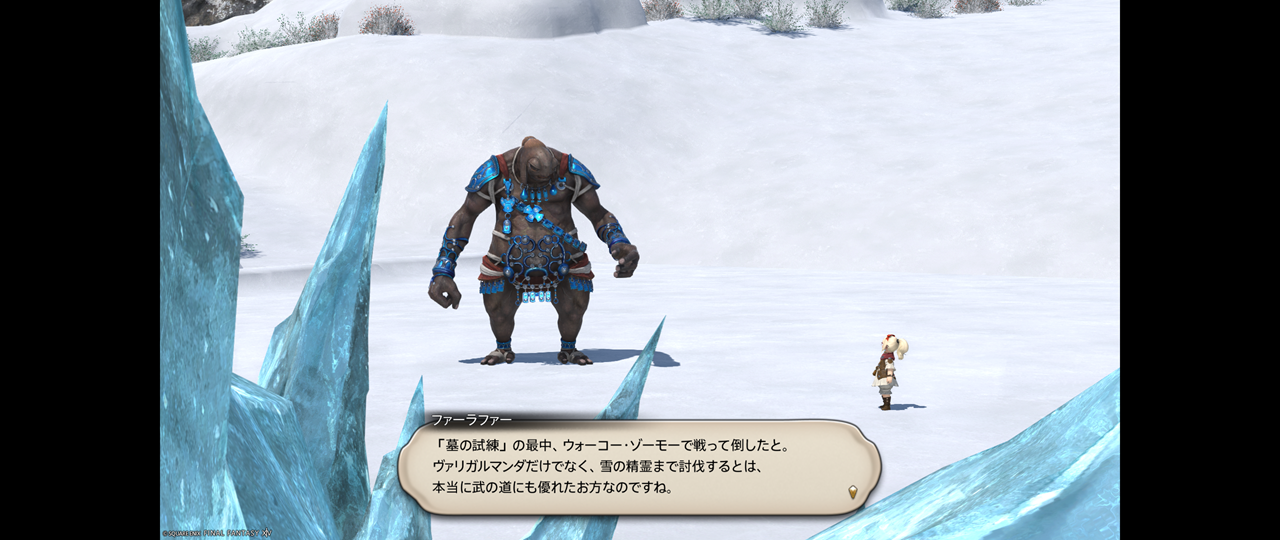Click the dialogue continue arrow indicator
Viewport: 1280px width, 540px height.
coord(852,491)
